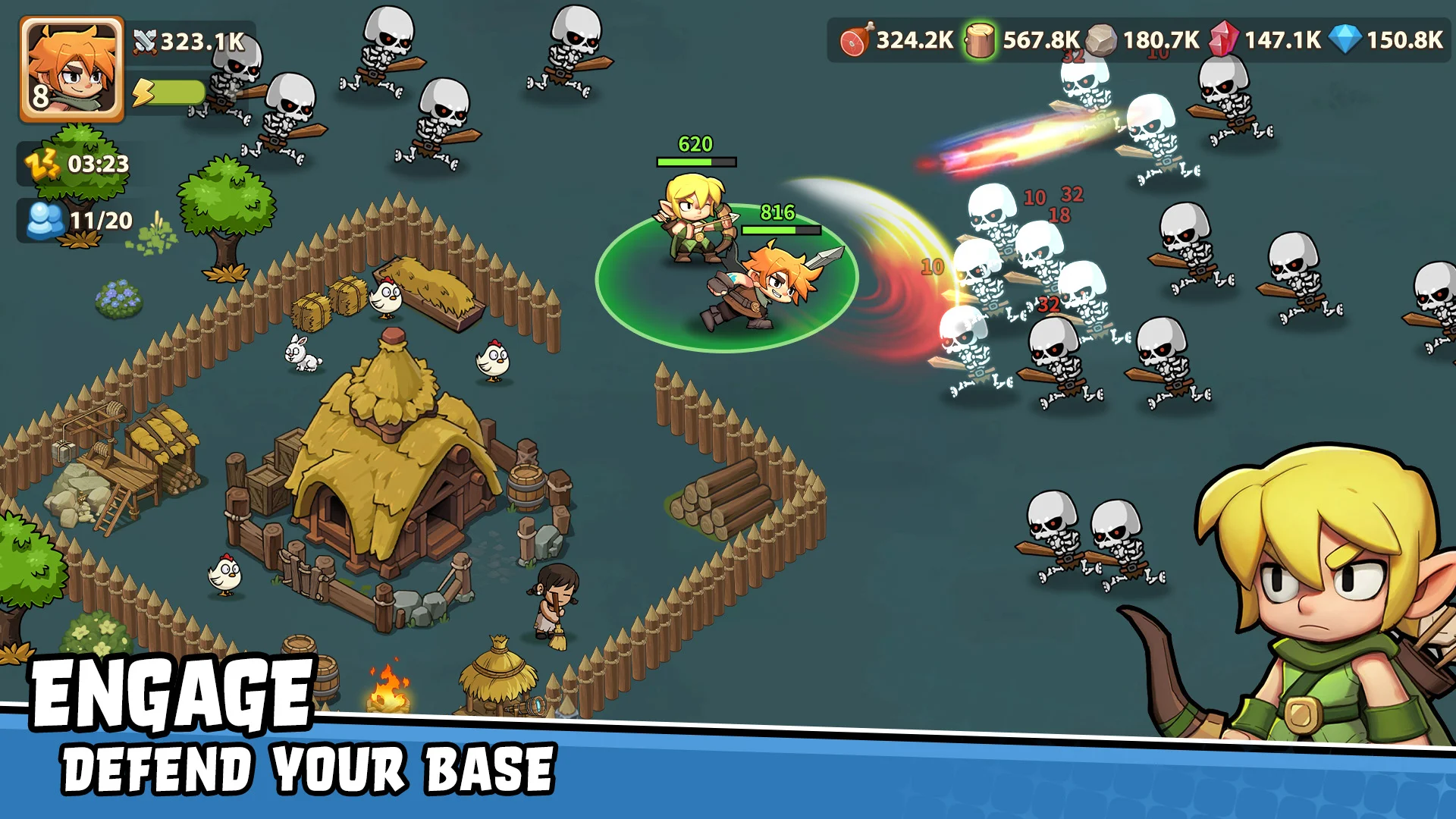
Task: Open the 11/20 villager count
Action: pyautogui.click(x=99, y=219)
